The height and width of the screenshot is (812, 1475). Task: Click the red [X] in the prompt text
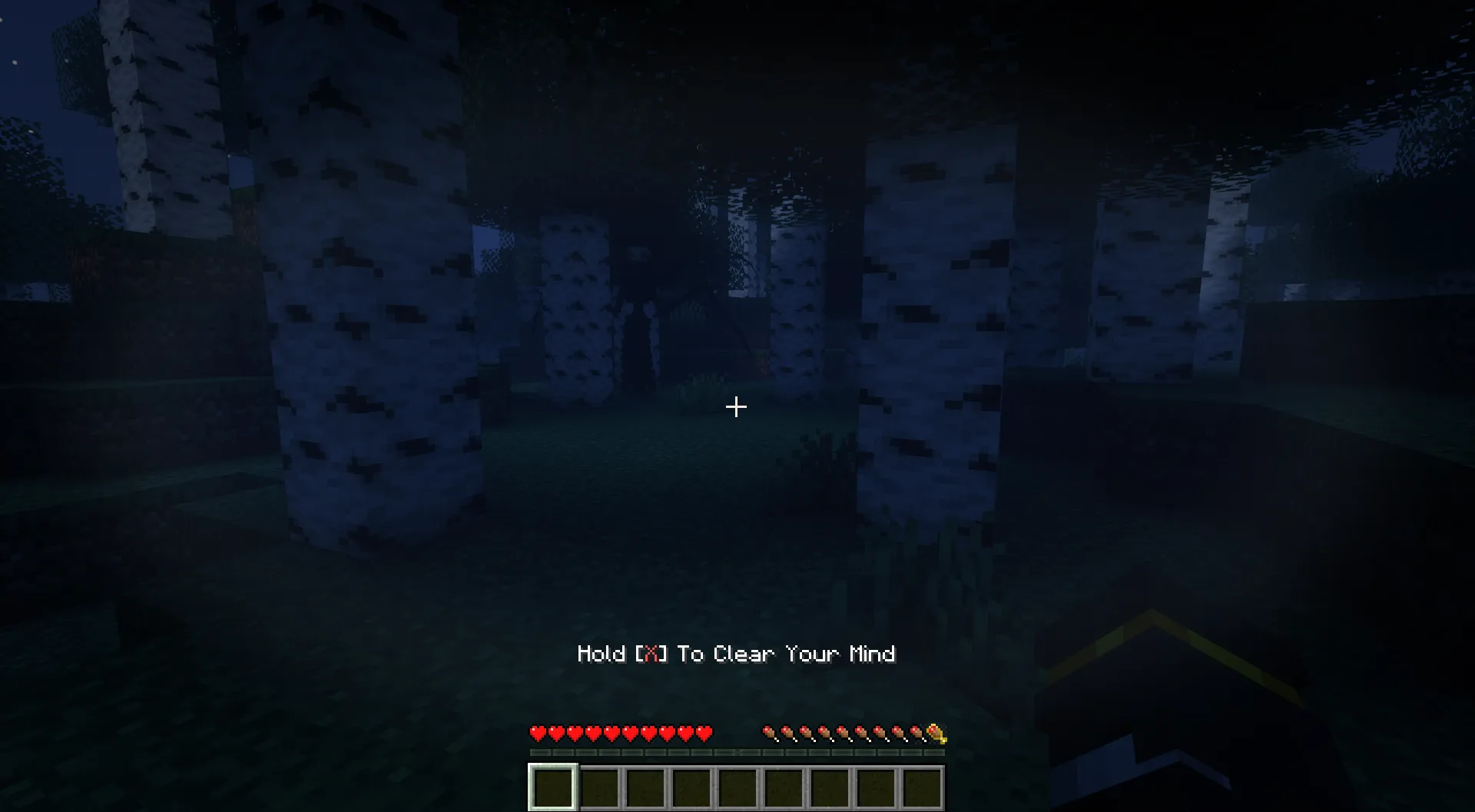651,655
